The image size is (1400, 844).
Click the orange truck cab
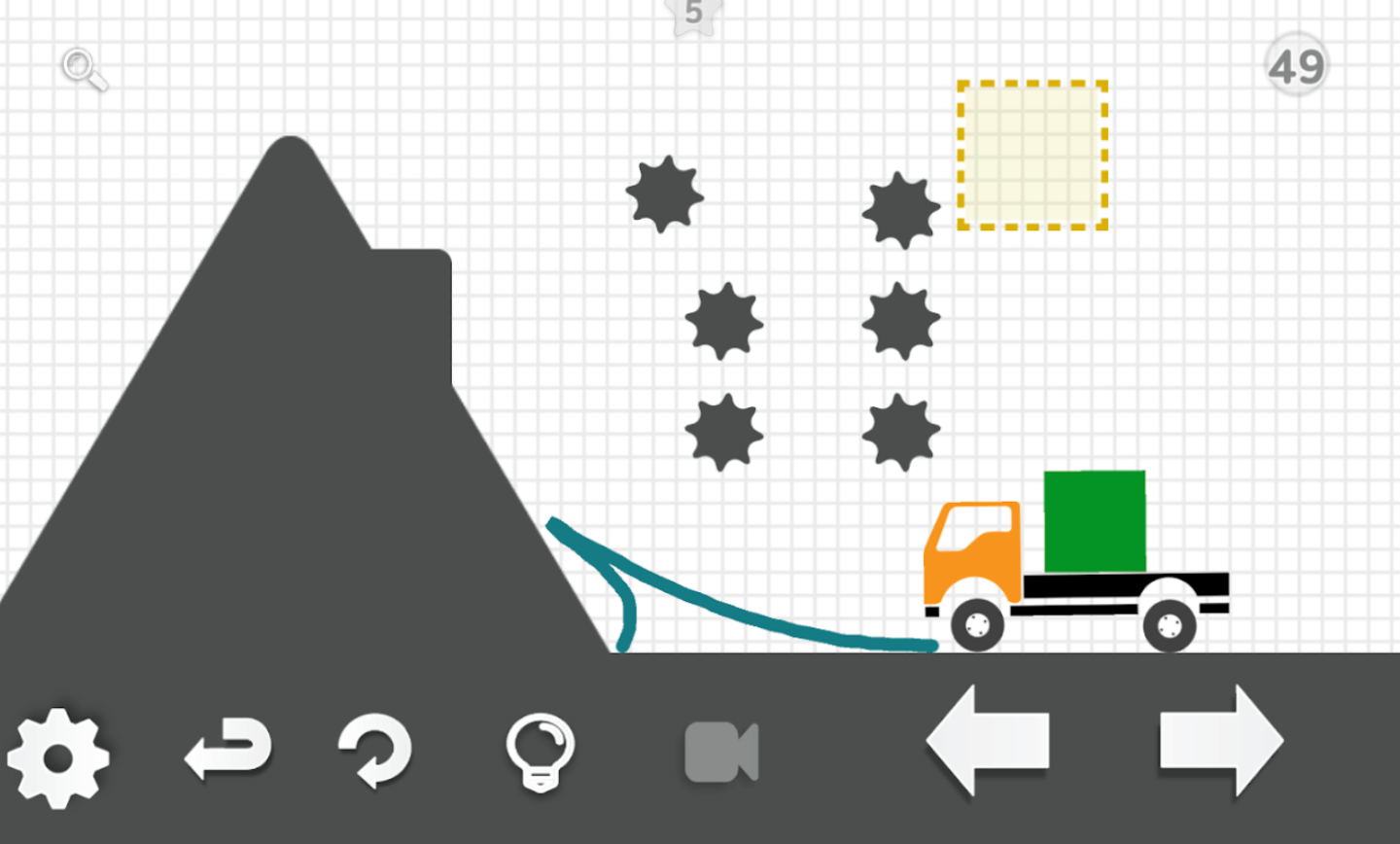(x=972, y=549)
